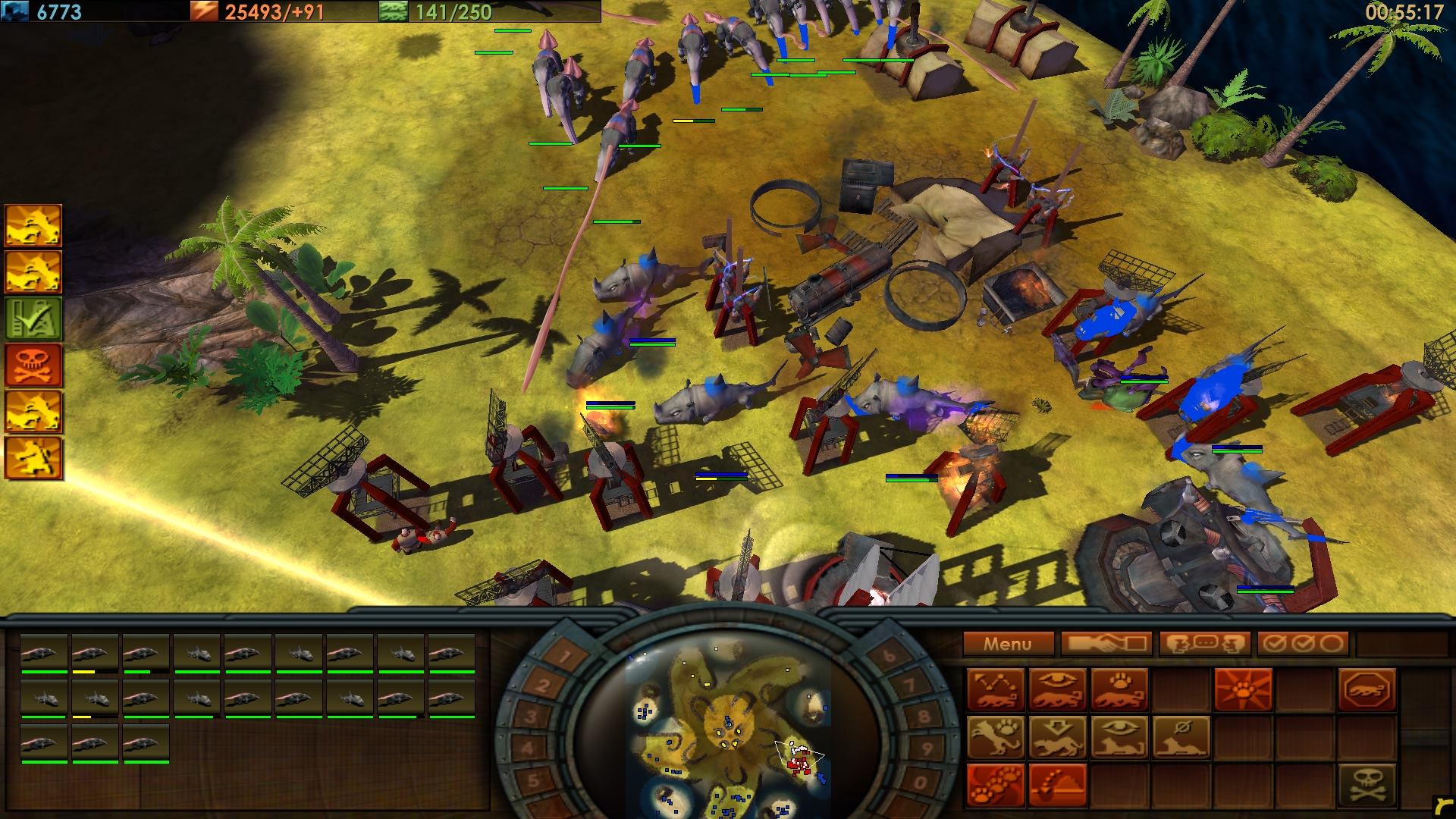Activate the sunburst paw ability icon
1456x819 pixels.
click(1243, 690)
